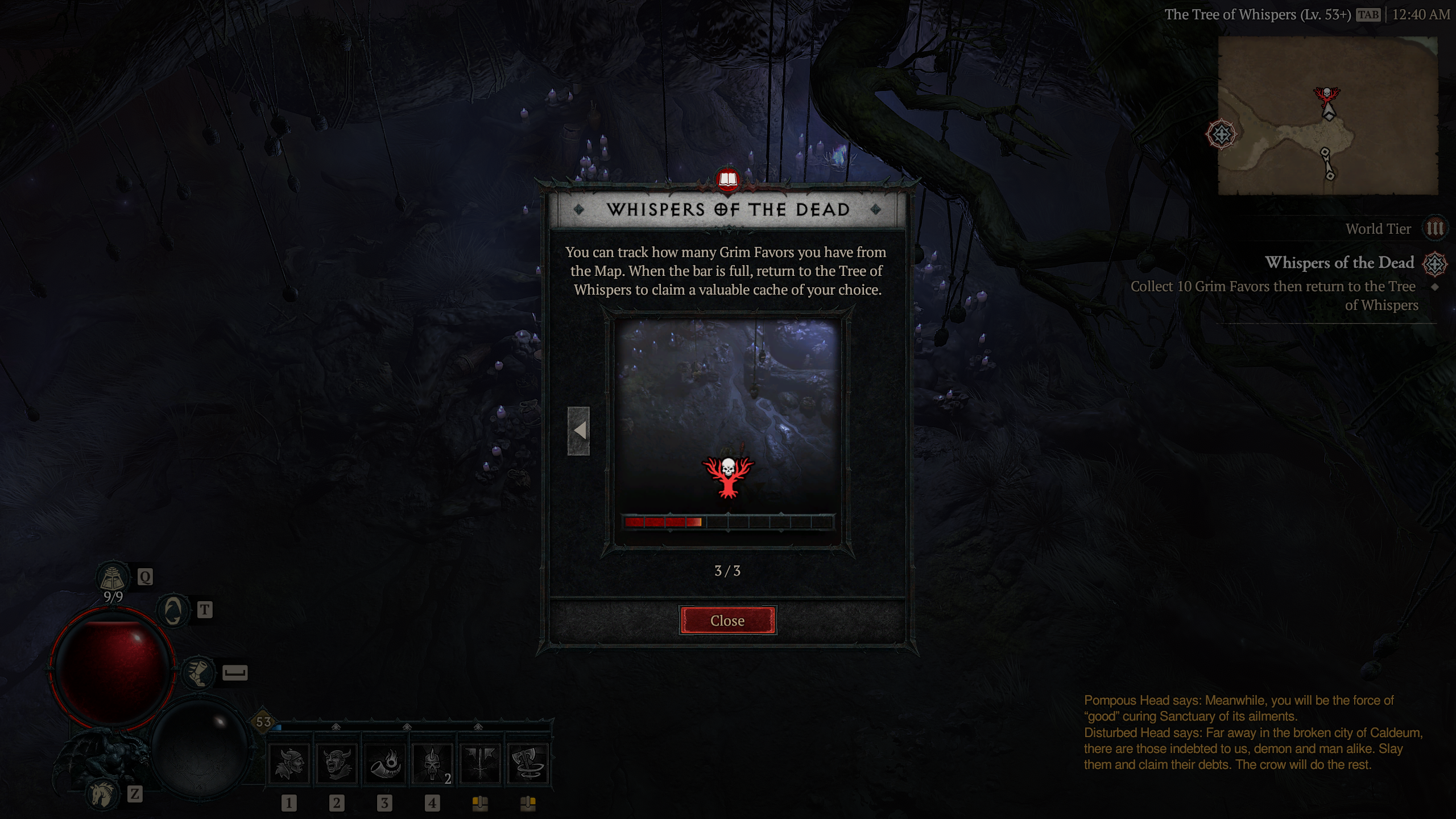Screen dimensions: 1456x819
Task: Open the left emote wheel chest slot
Action: coord(479,804)
